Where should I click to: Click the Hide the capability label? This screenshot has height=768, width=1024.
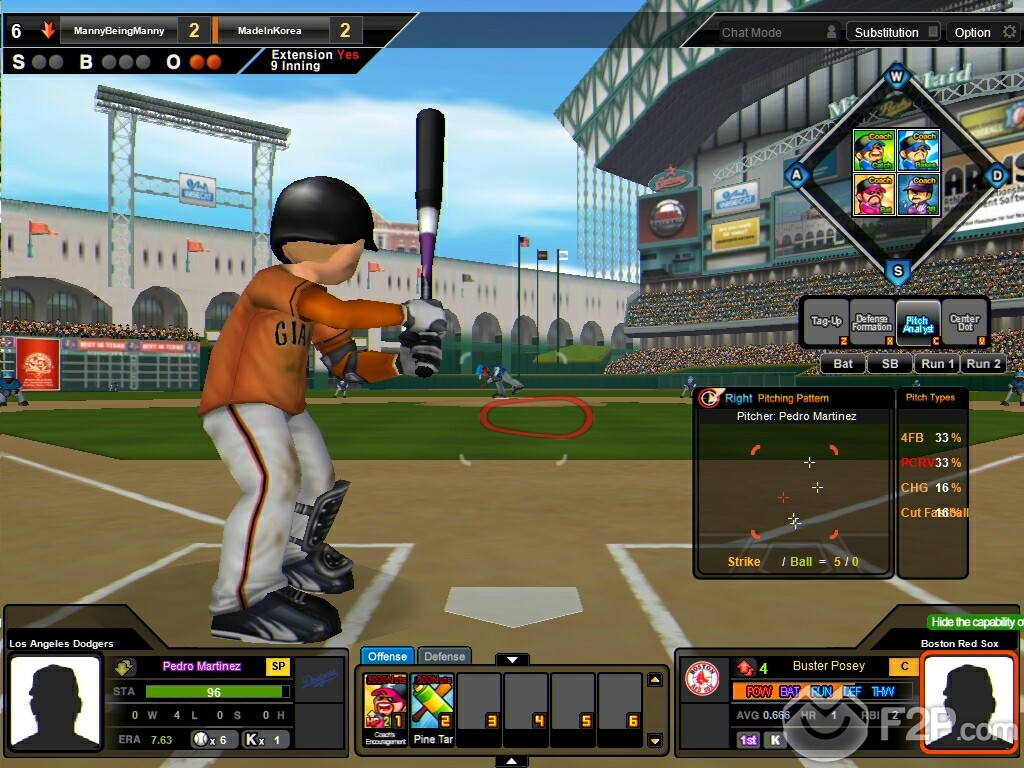tap(975, 622)
